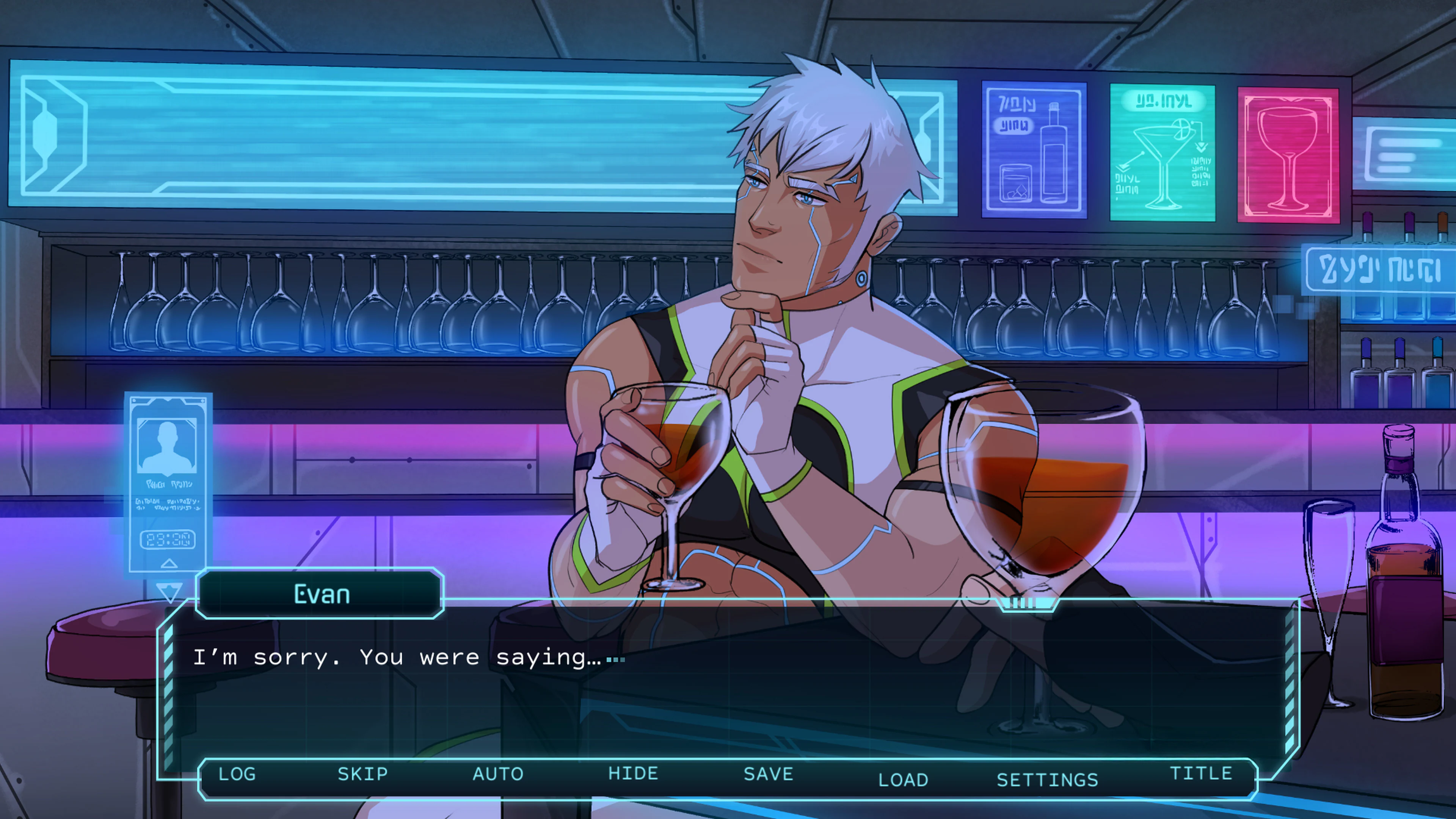Activate SKIP to fast-forward dialogue
This screenshot has height=819, width=1456.
coord(362,774)
